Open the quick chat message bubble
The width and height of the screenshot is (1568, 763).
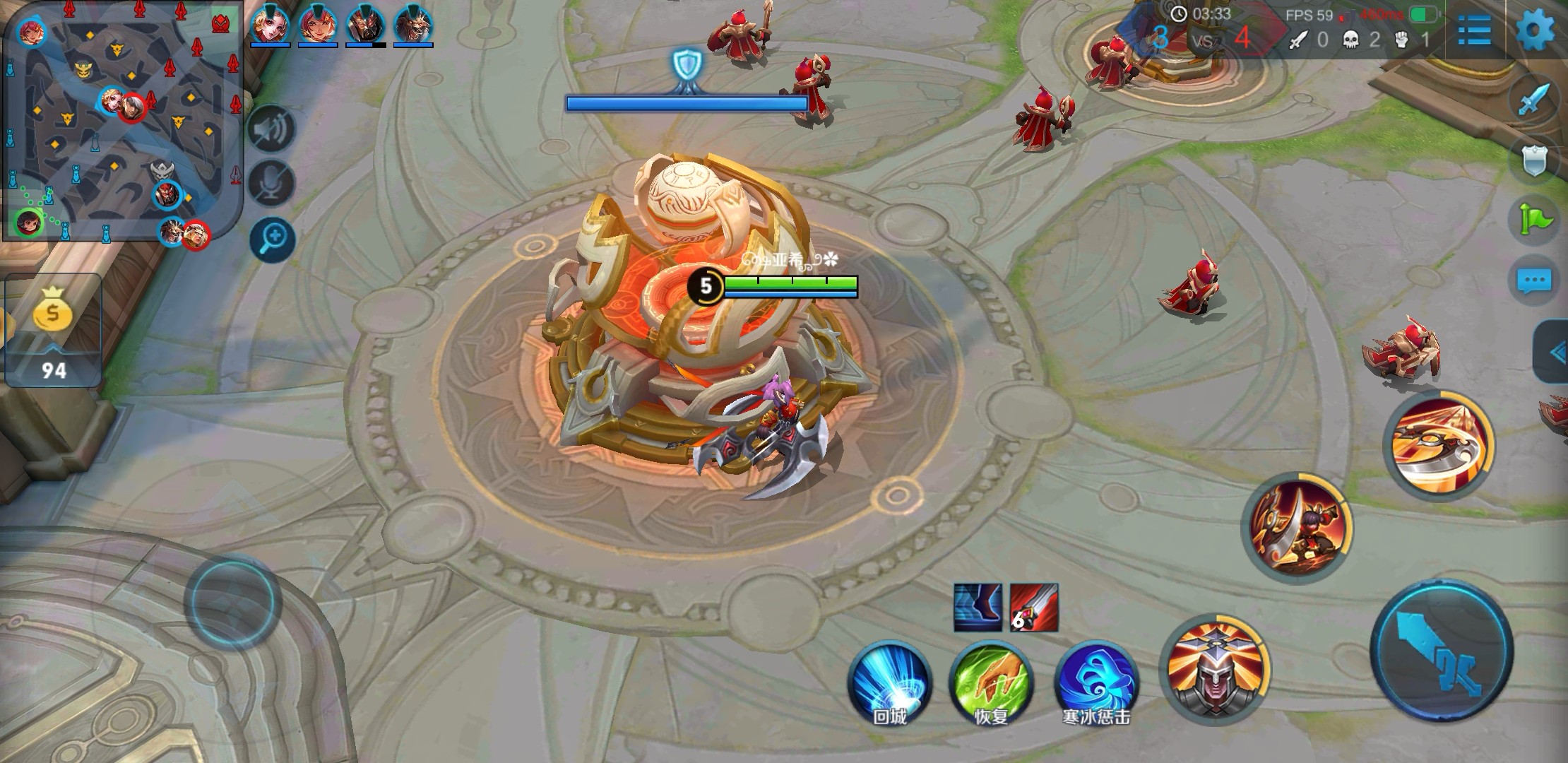1534,280
